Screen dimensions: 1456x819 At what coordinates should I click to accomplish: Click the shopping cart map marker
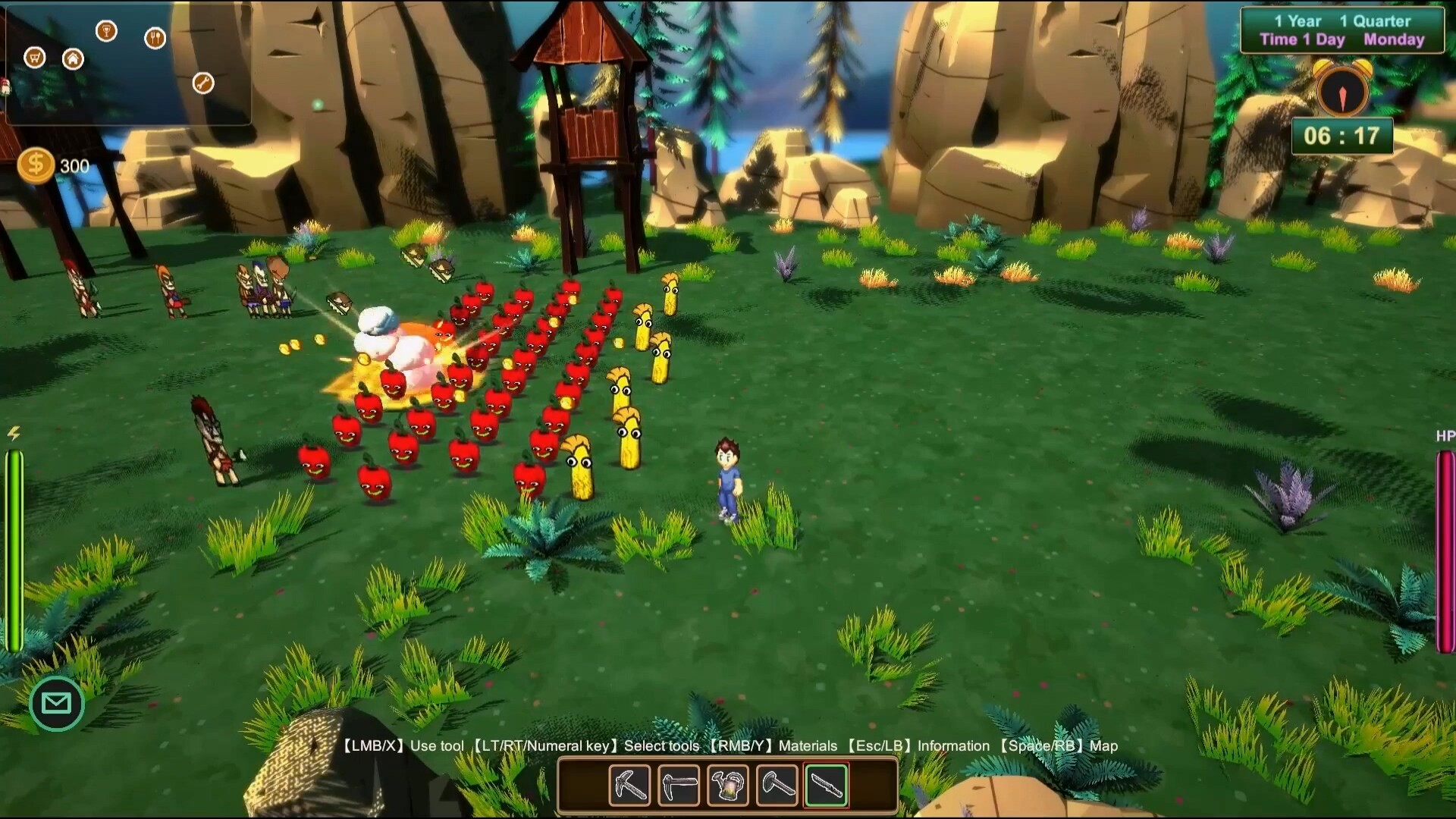[x=35, y=58]
